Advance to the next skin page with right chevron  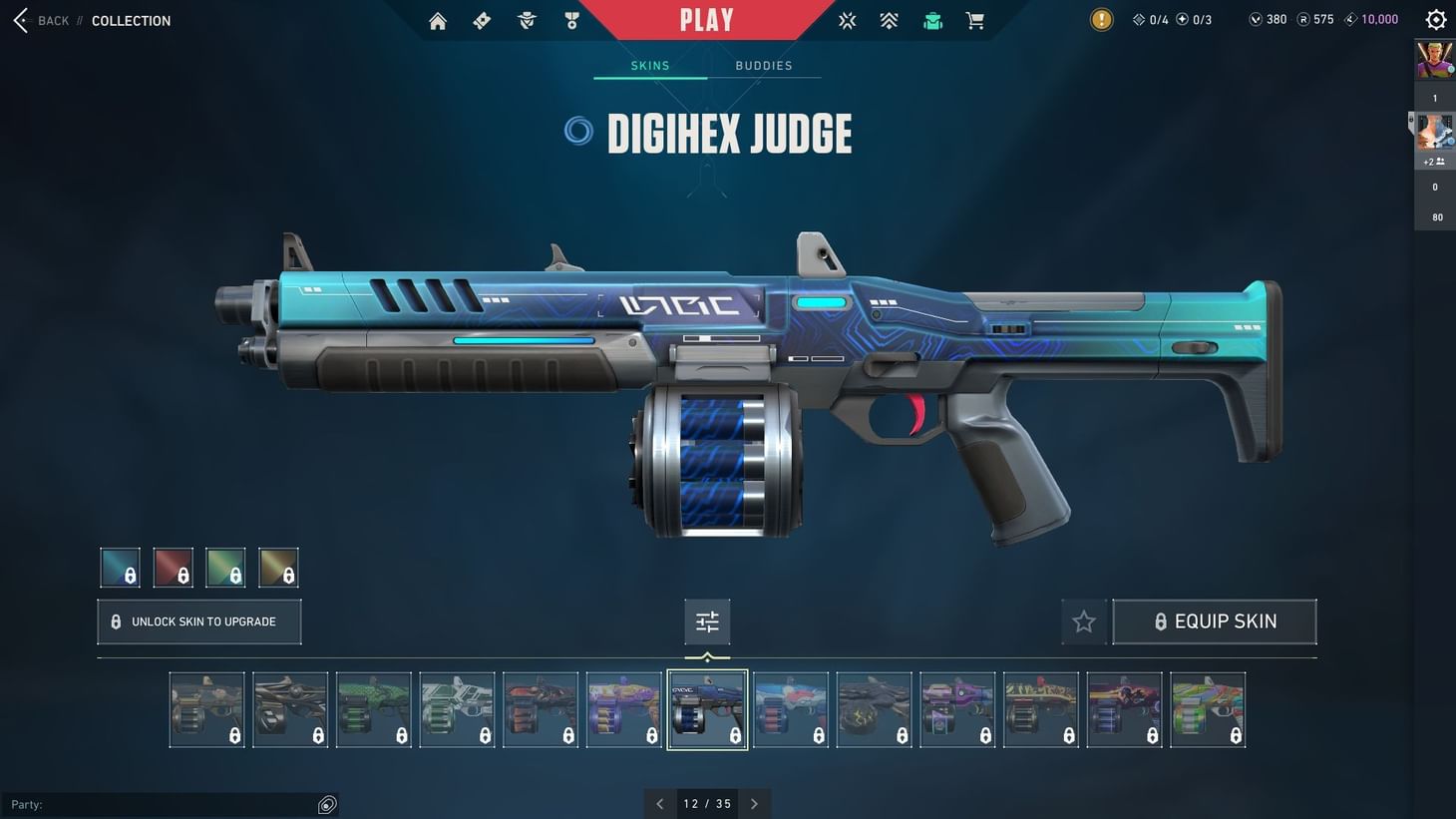754,803
